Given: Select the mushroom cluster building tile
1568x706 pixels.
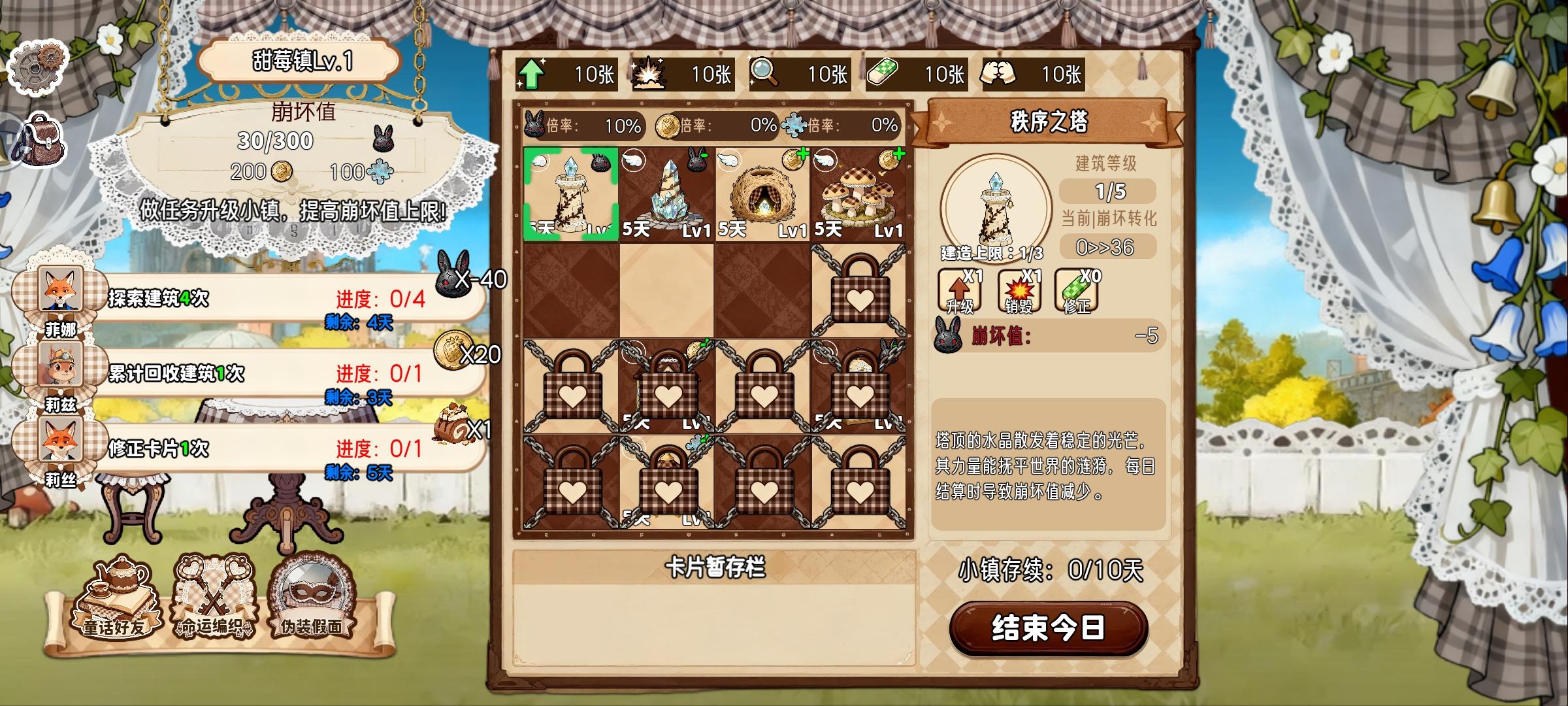Looking at the screenshot, I should tap(858, 193).
